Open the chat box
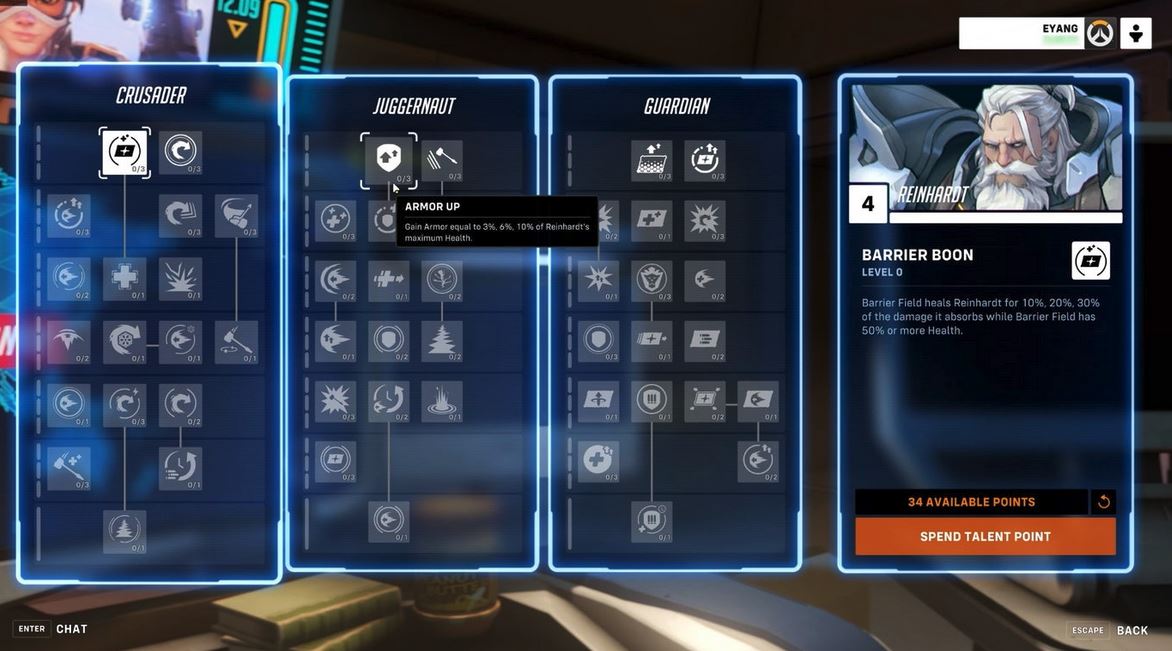The width and height of the screenshot is (1172, 651). click(71, 629)
